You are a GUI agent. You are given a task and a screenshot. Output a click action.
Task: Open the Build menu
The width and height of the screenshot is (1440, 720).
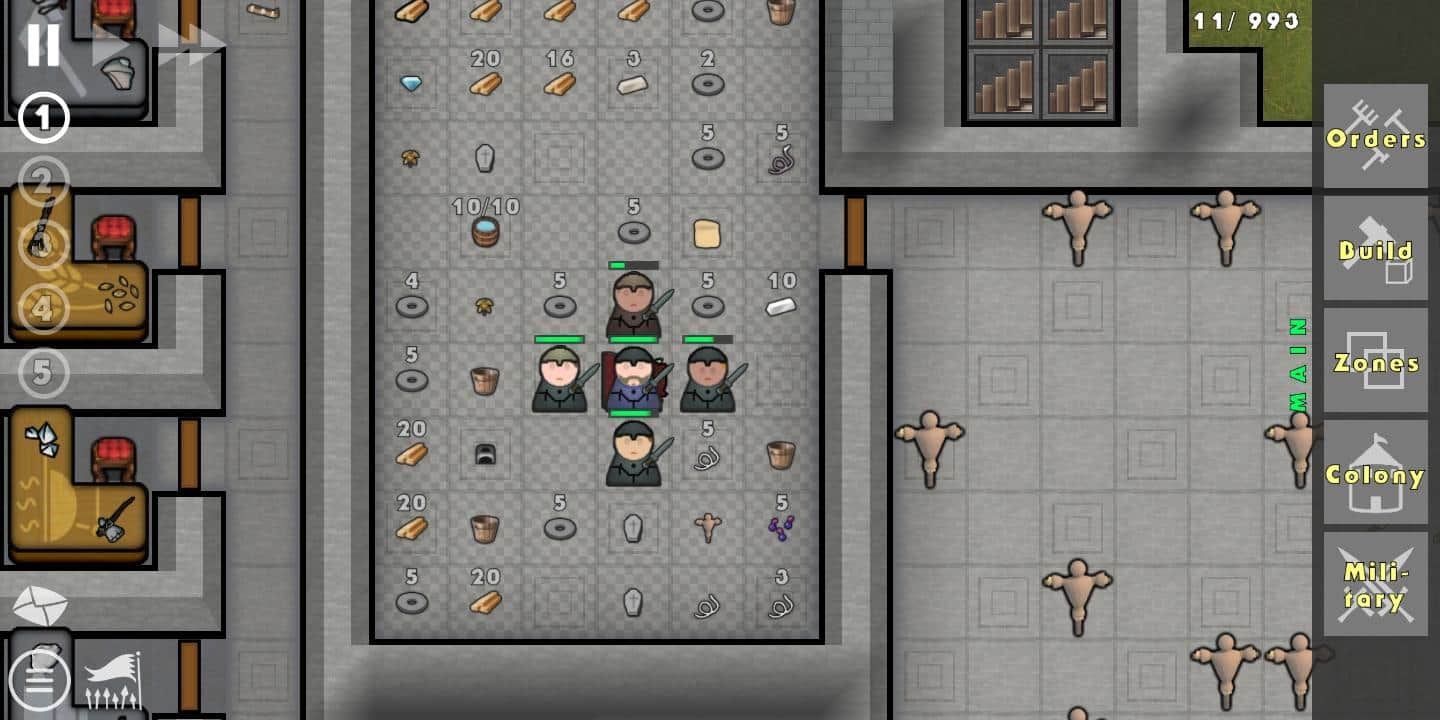click(1376, 250)
